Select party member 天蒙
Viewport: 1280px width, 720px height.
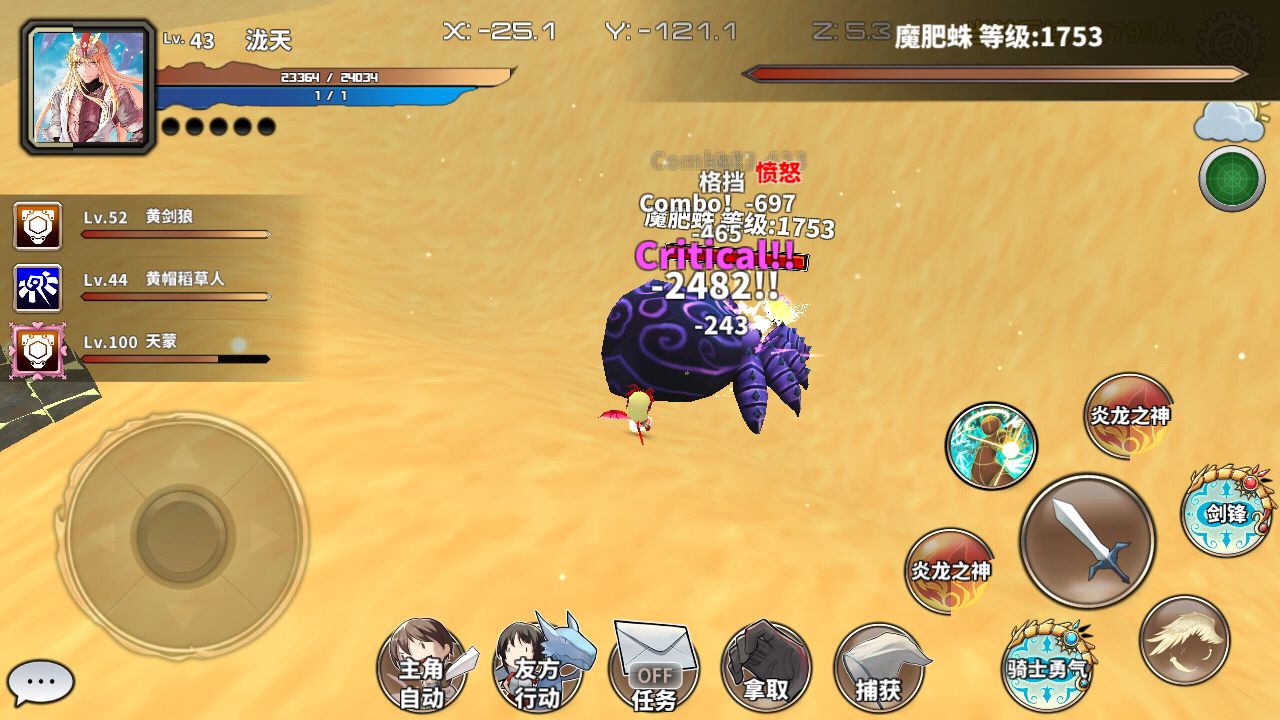tap(38, 350)
